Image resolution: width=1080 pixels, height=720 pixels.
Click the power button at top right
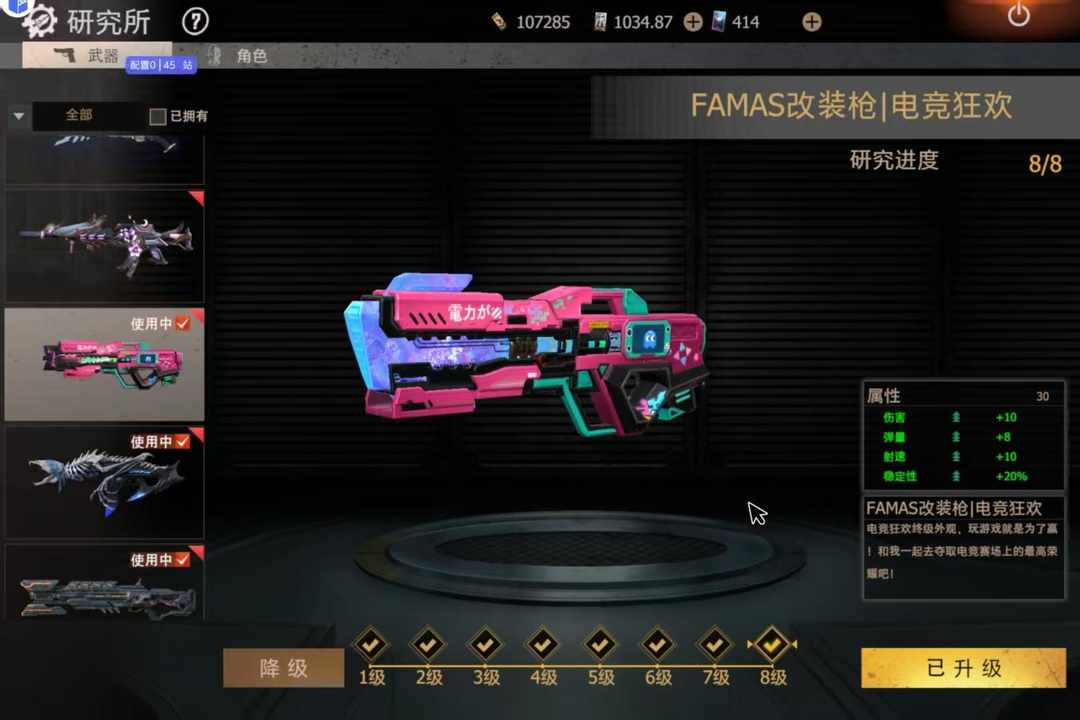tap(1018, 15)
